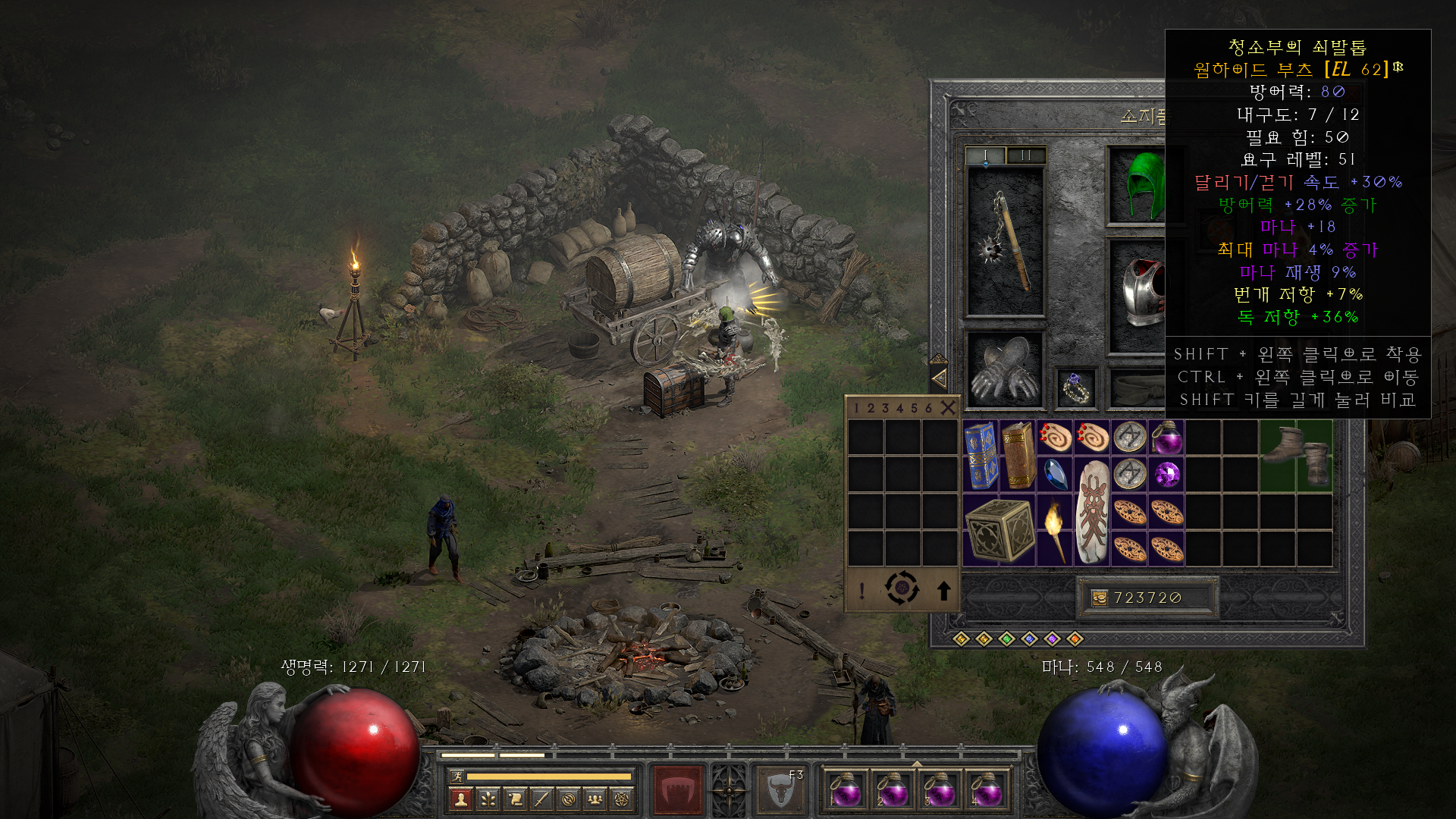Select the equipped flail weapon slot

pyautogui.click(x=1006, y=241)
